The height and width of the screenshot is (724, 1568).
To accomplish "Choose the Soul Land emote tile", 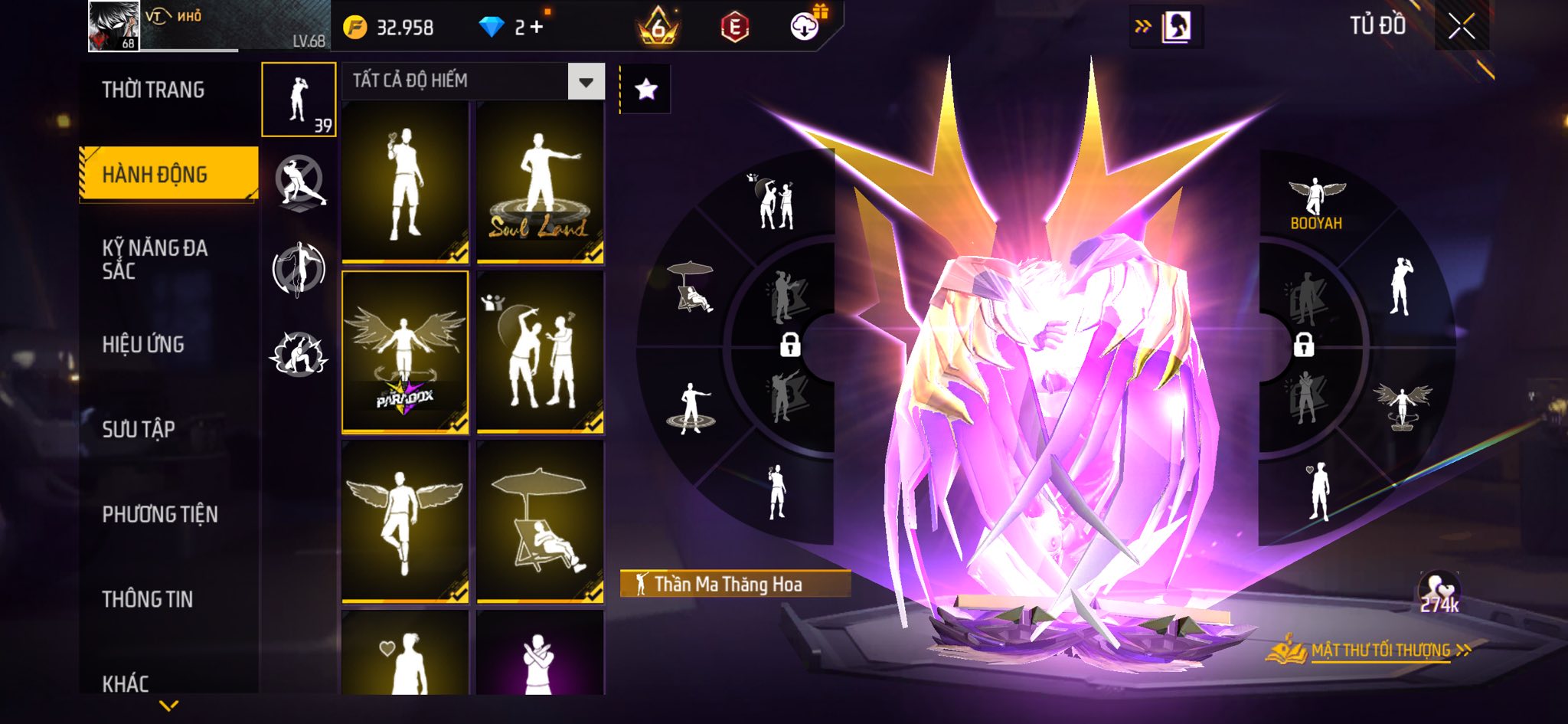I will pos(540,182).
